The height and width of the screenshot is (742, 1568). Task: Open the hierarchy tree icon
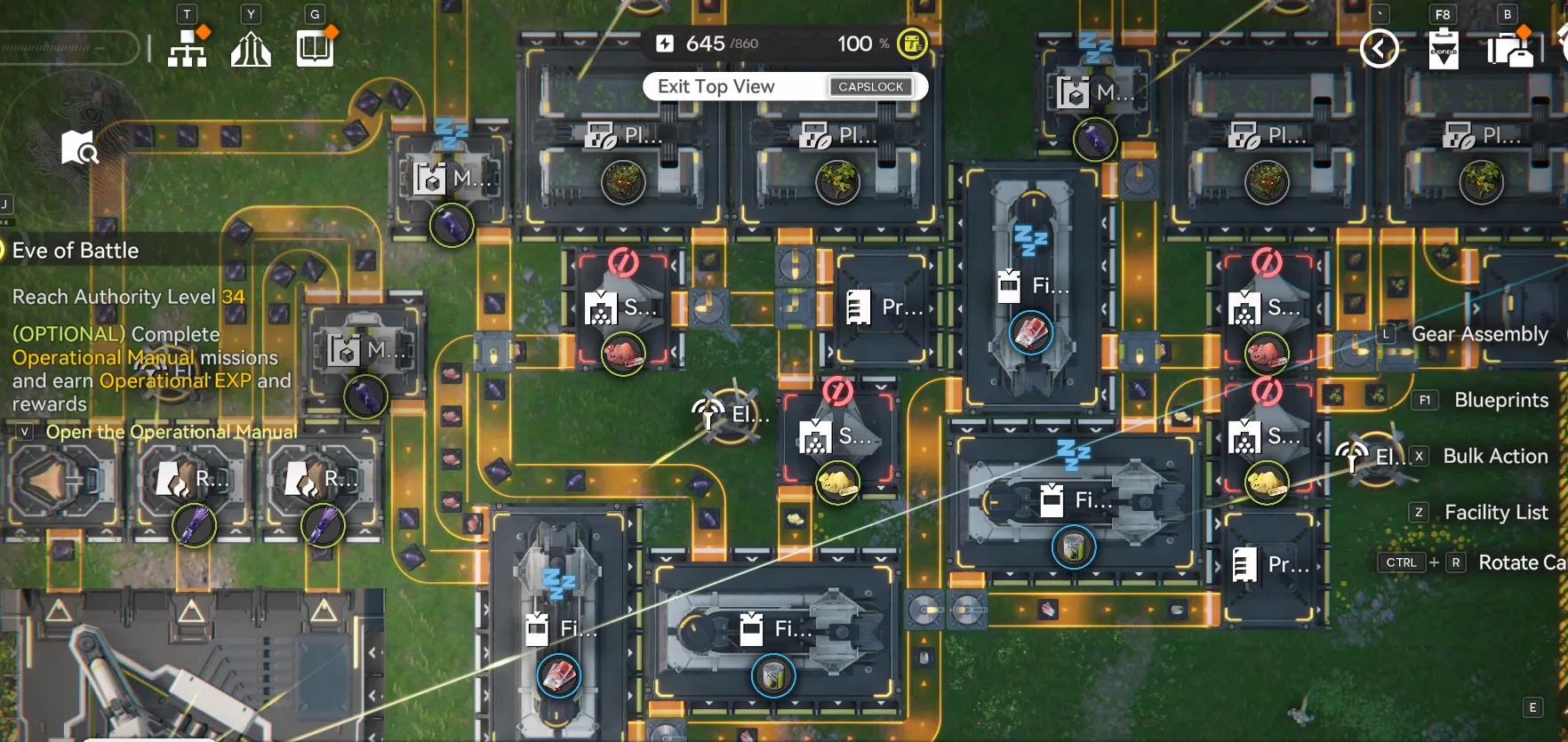[x=188, y=48]
